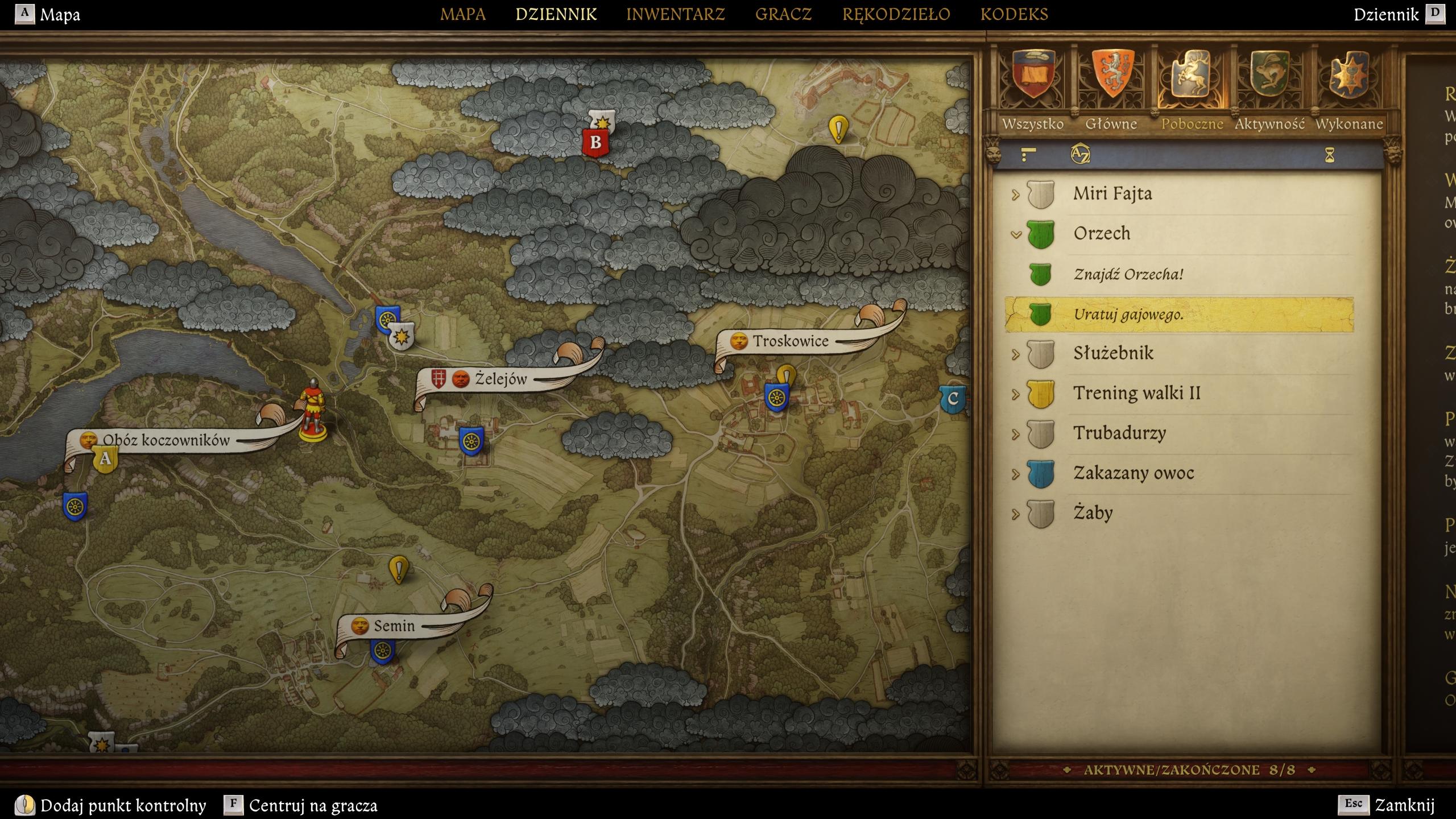Image resolution: width=1456 pixels, height=819 pixels.
Task: Expand the Żaby quest
Action: [x=1016, y=514]
